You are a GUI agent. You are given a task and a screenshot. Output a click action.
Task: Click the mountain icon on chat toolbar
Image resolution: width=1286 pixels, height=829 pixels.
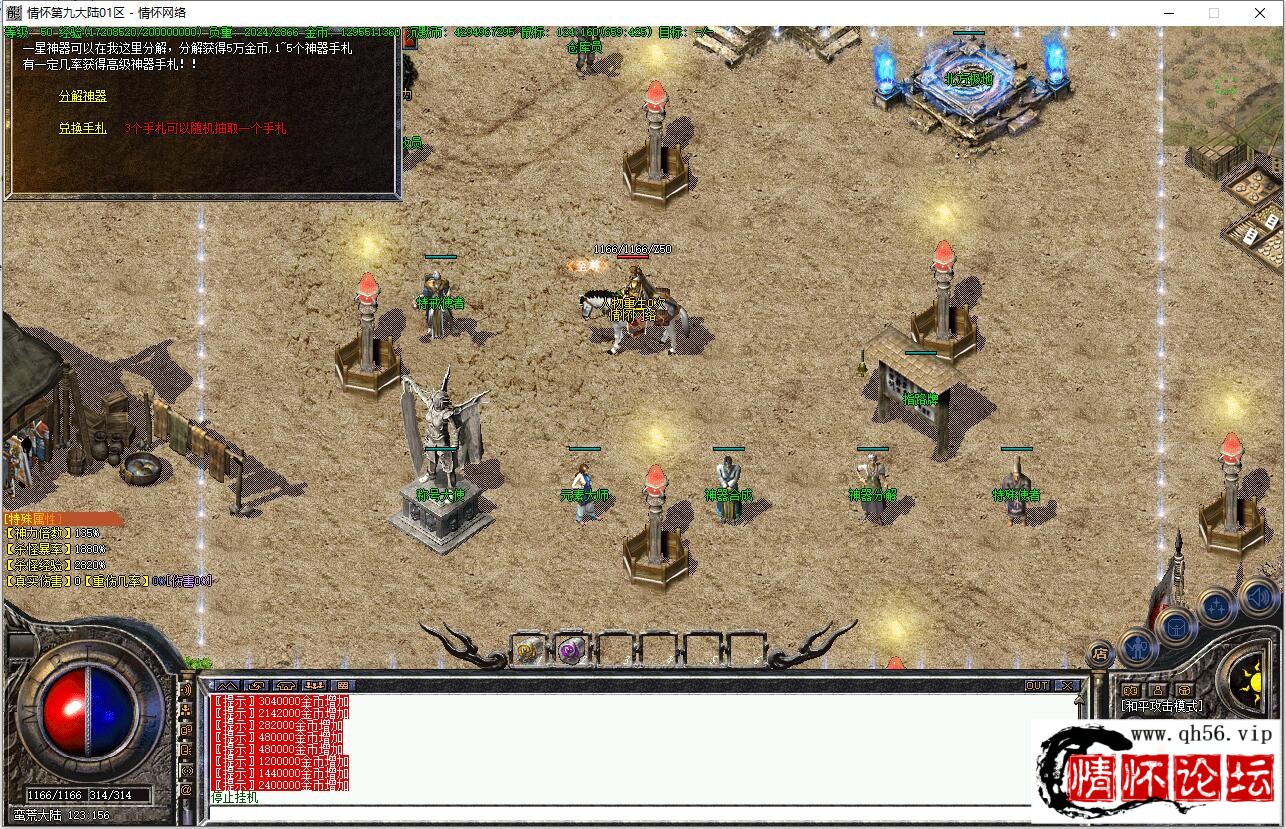pos(229,686)
